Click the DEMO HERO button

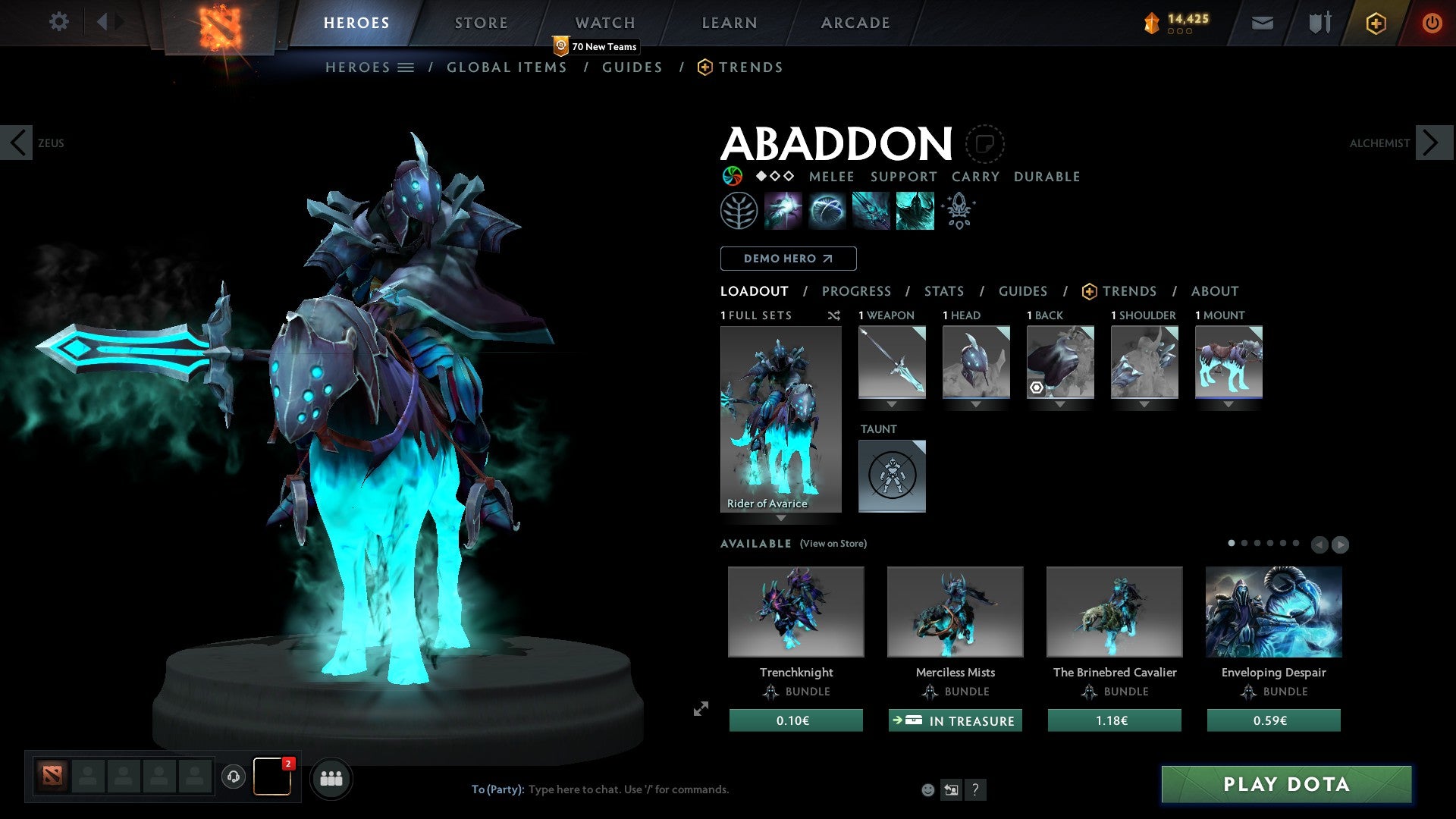pos(788,258)
